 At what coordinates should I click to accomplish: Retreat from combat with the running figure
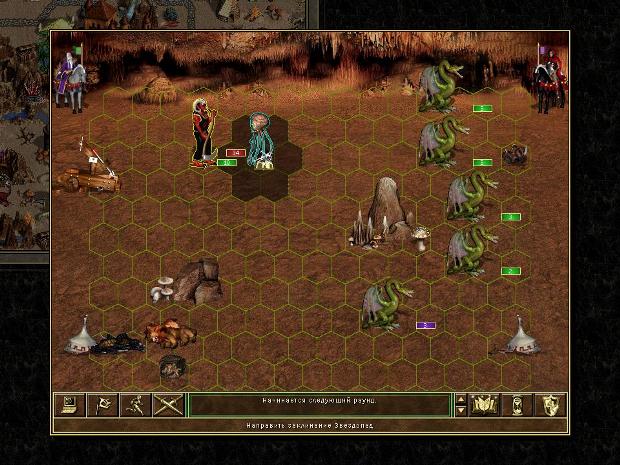[135, 405]
